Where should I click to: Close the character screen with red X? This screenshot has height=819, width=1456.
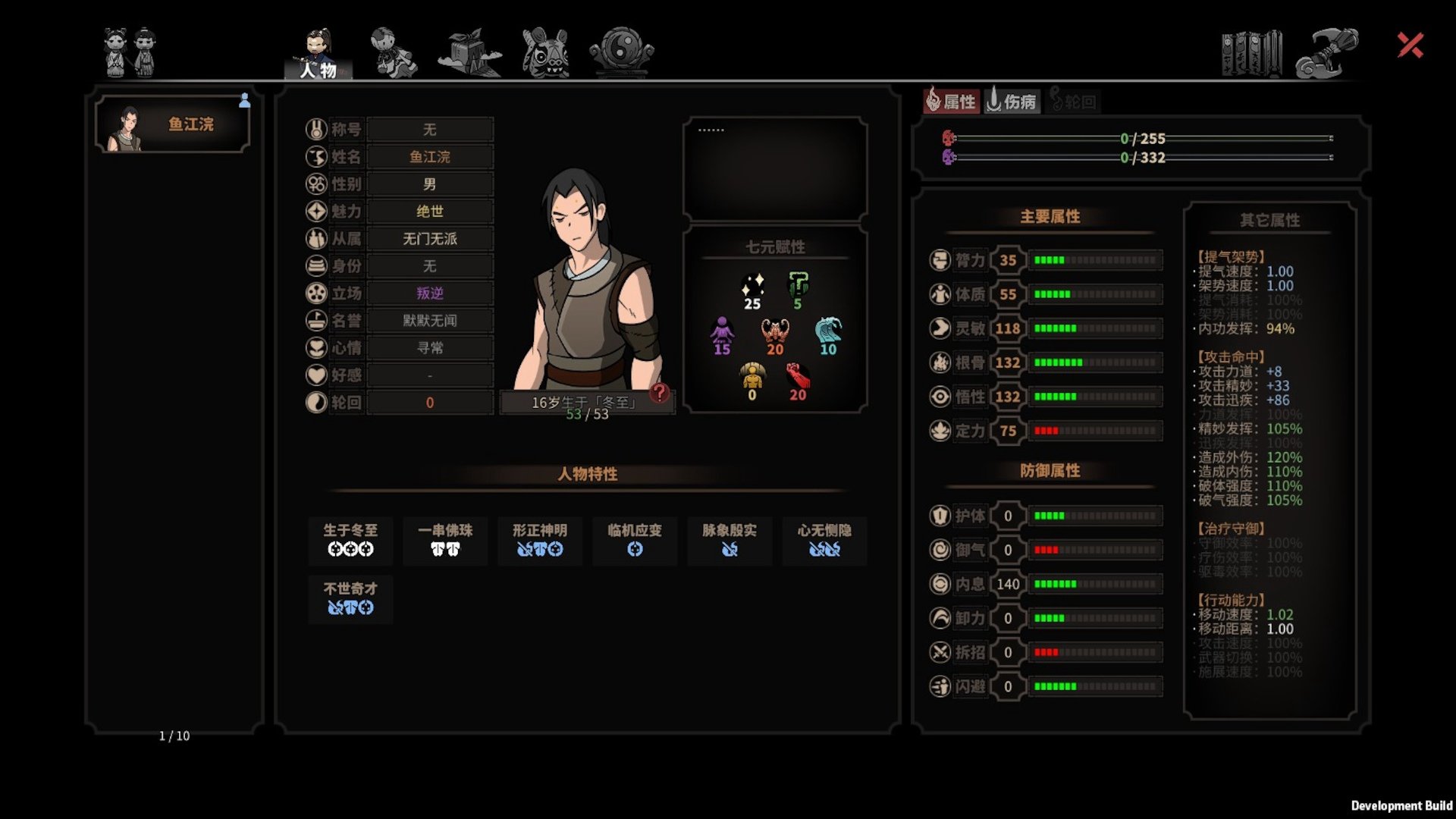click(1410, 45)
